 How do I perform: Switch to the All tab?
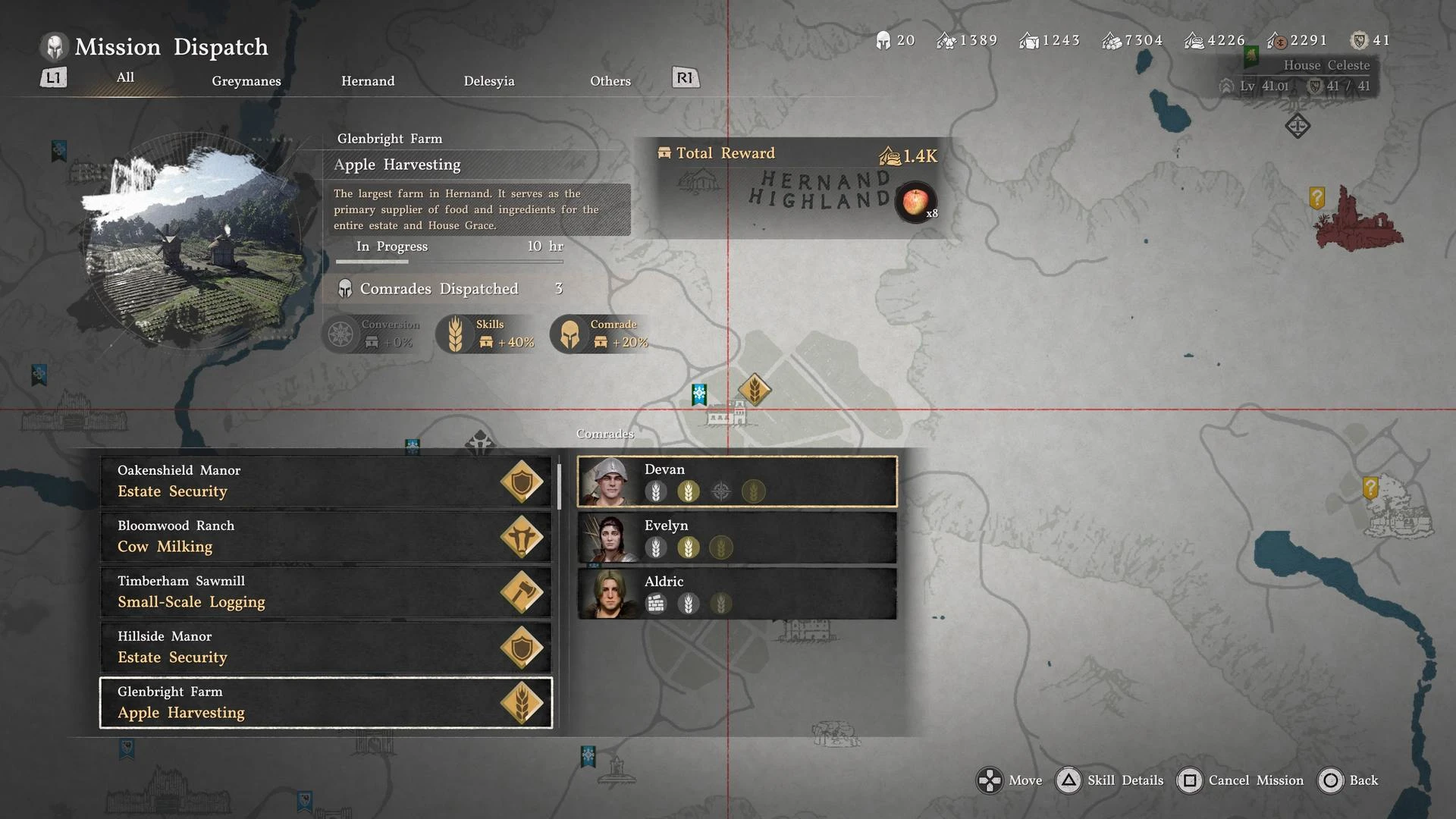click(125, 77)
